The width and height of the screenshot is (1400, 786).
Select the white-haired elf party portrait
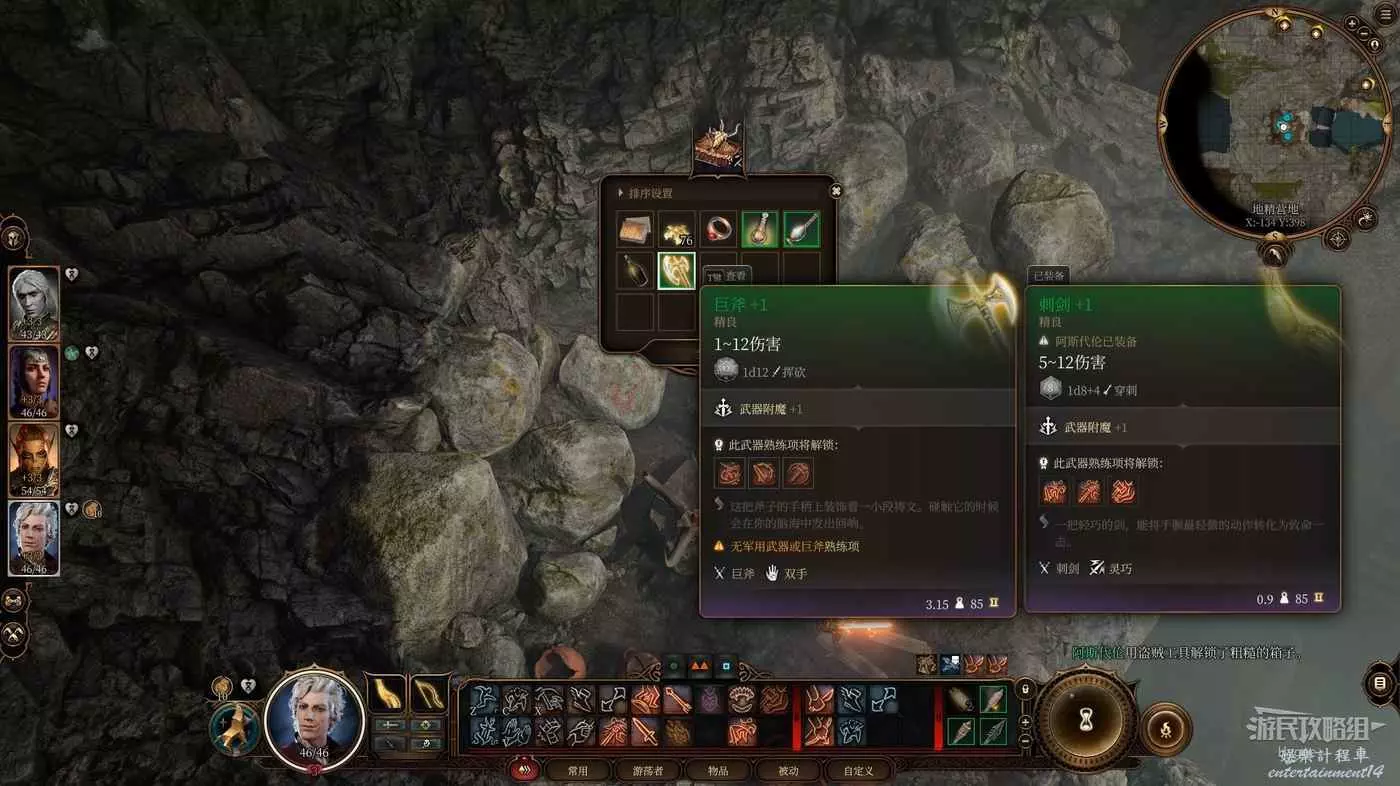click(x=34, y=304)
